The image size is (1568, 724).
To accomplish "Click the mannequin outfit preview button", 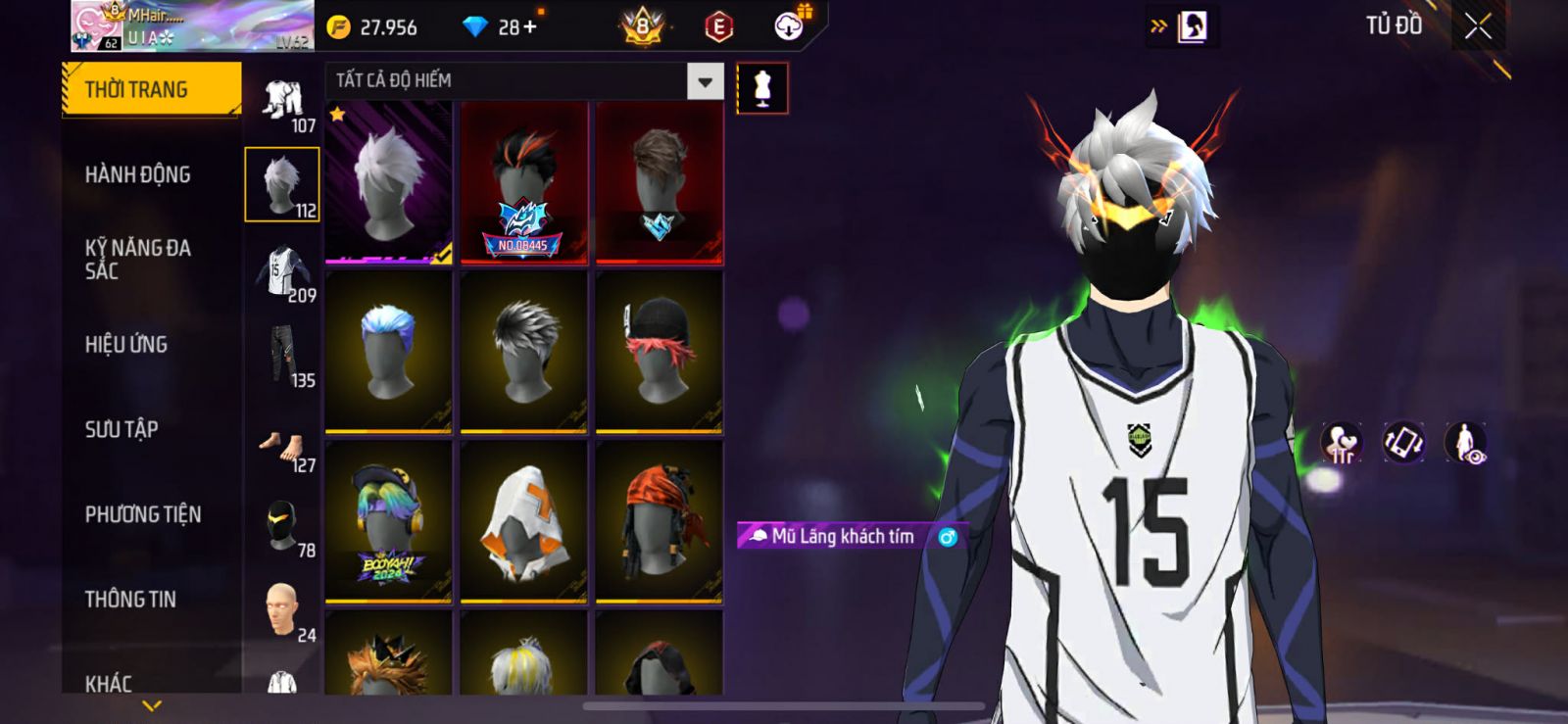I will (x=761, y=88).
